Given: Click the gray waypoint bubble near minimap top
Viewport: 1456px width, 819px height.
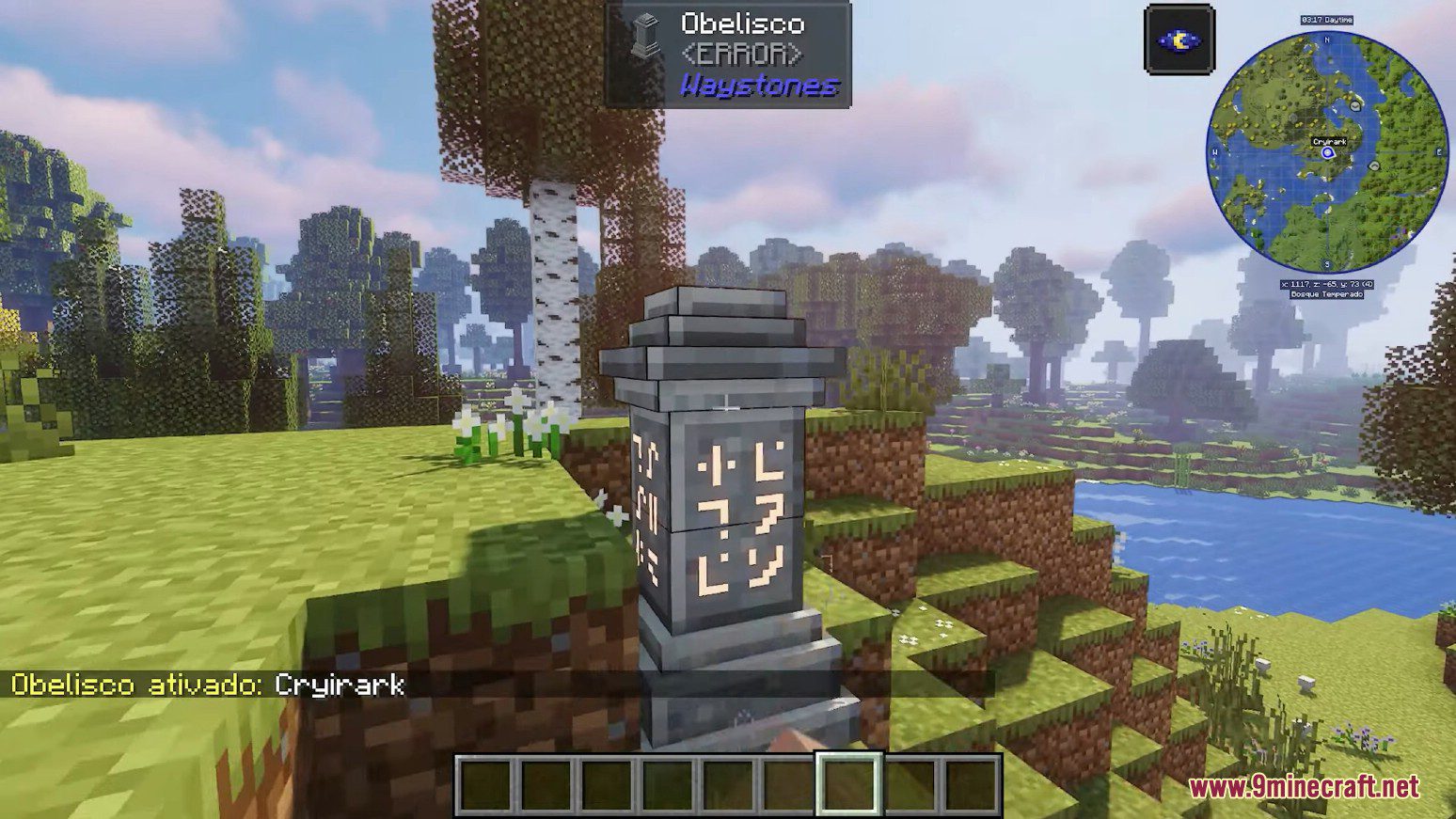Looking at the screenshot, I should (x=1355, y=106).
